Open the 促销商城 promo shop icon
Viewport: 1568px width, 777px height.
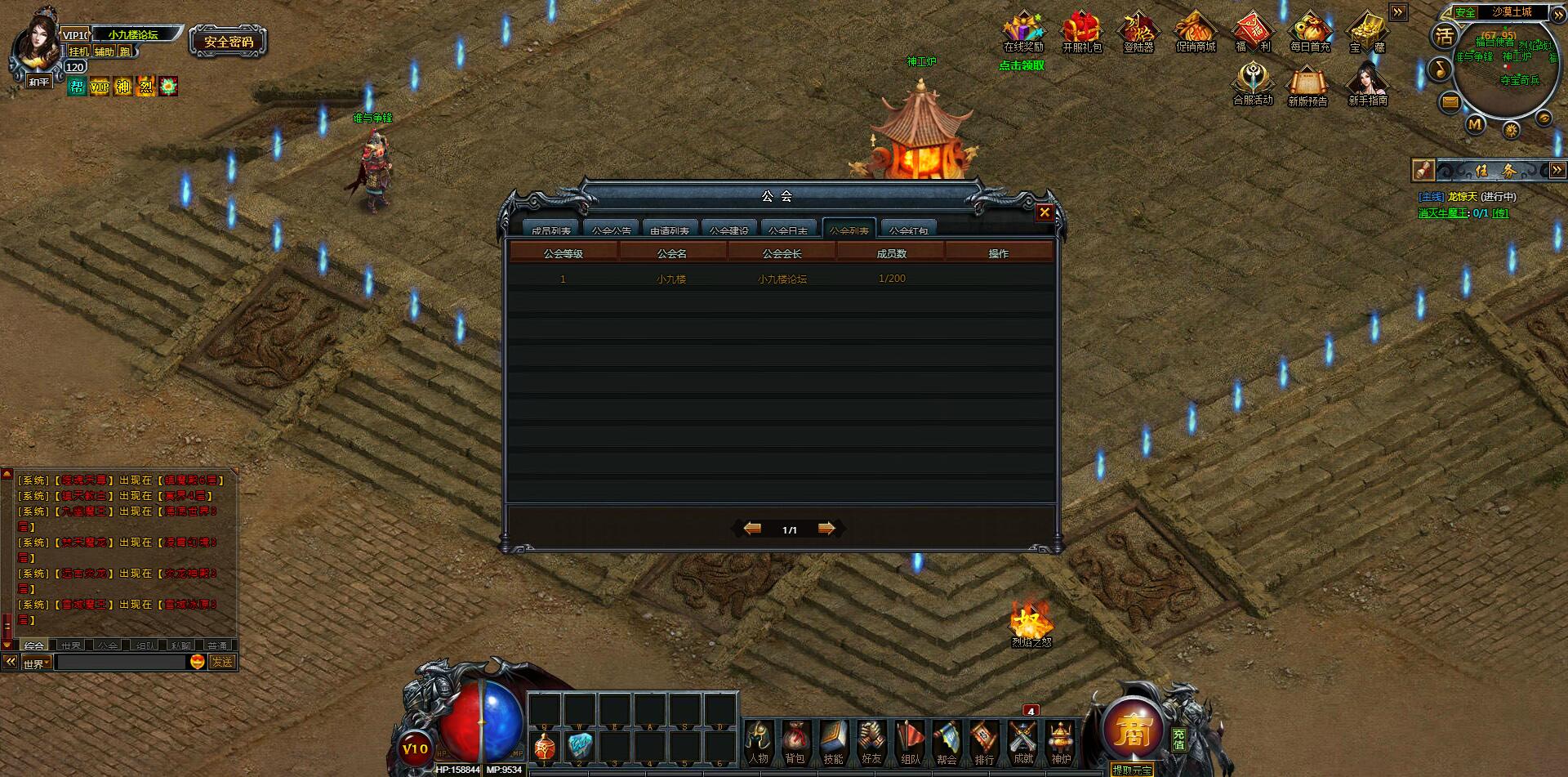[x=1196, y=31]
